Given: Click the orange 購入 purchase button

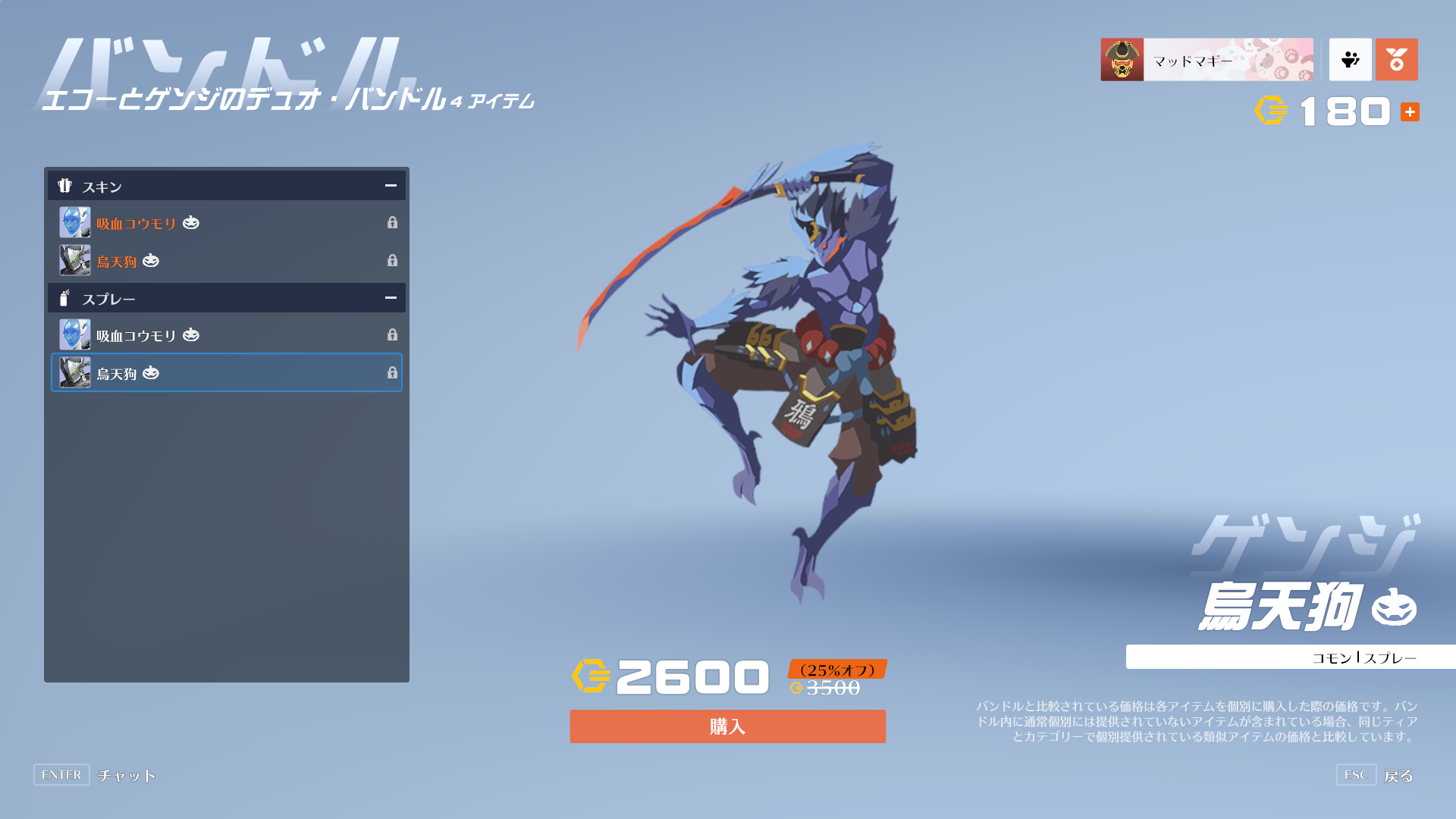Looking at the screenshot, I should point(727,726).
